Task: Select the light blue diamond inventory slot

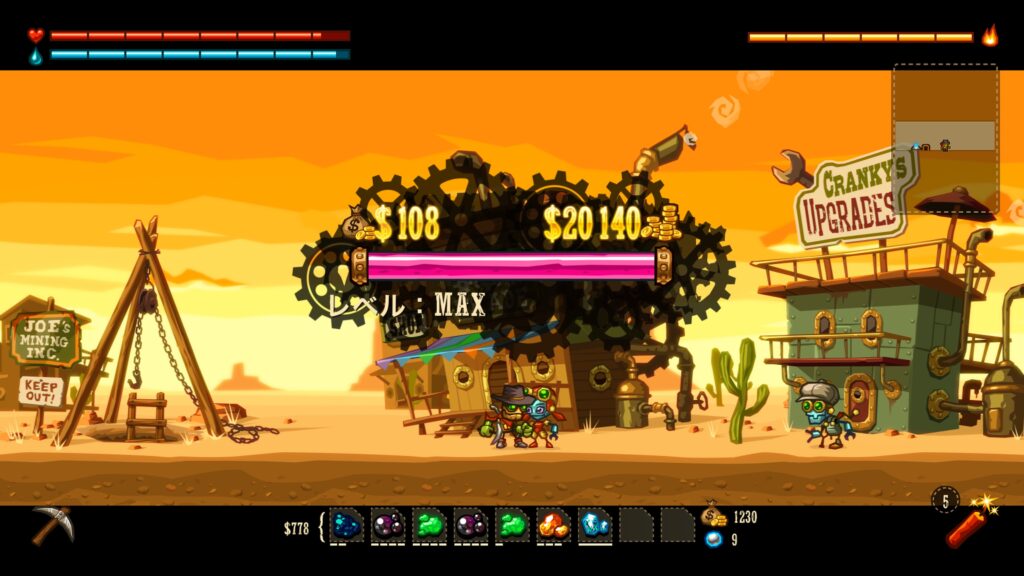Action: (595, 524)
